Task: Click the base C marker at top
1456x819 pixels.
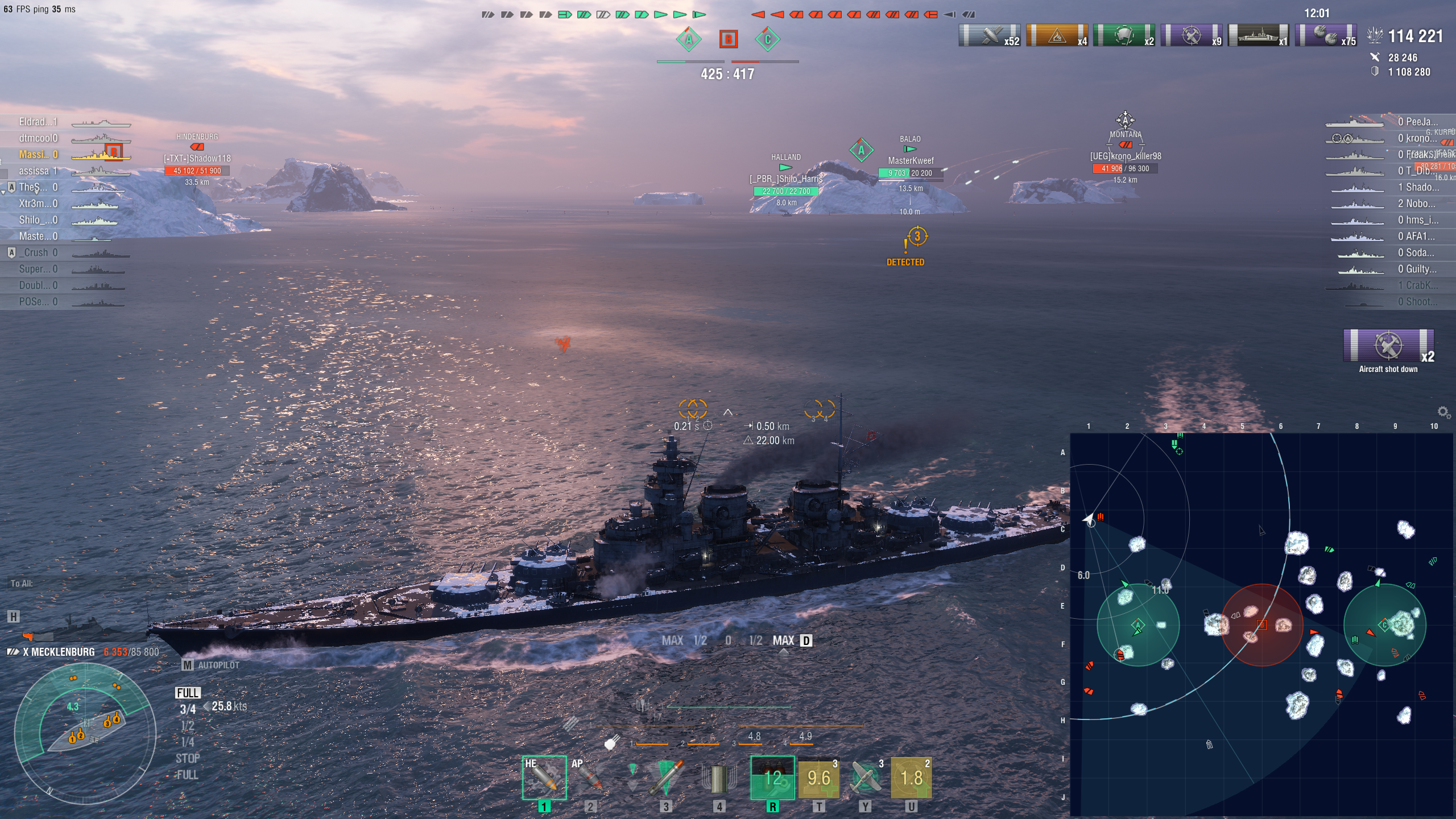Action: (767, 39)
